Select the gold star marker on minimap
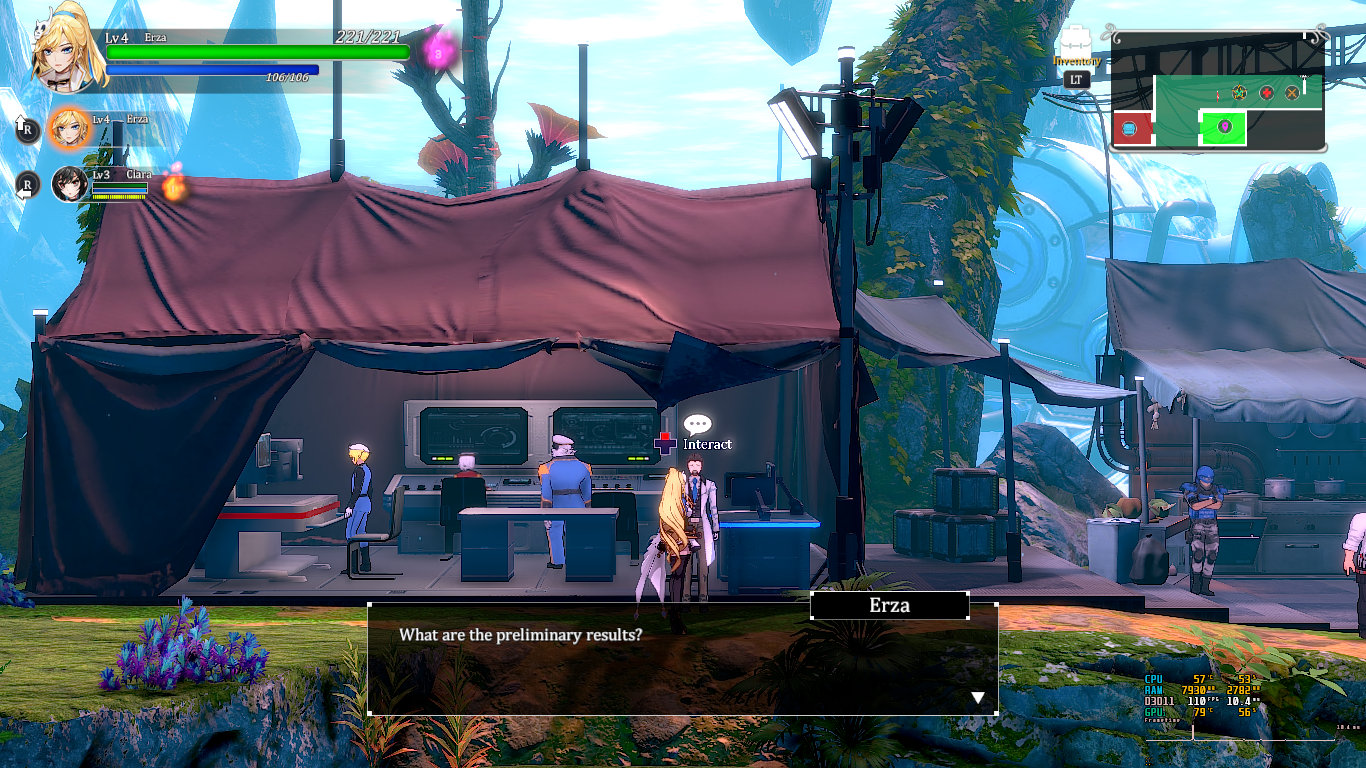The image size is (1366, 768). point(1240,93)
